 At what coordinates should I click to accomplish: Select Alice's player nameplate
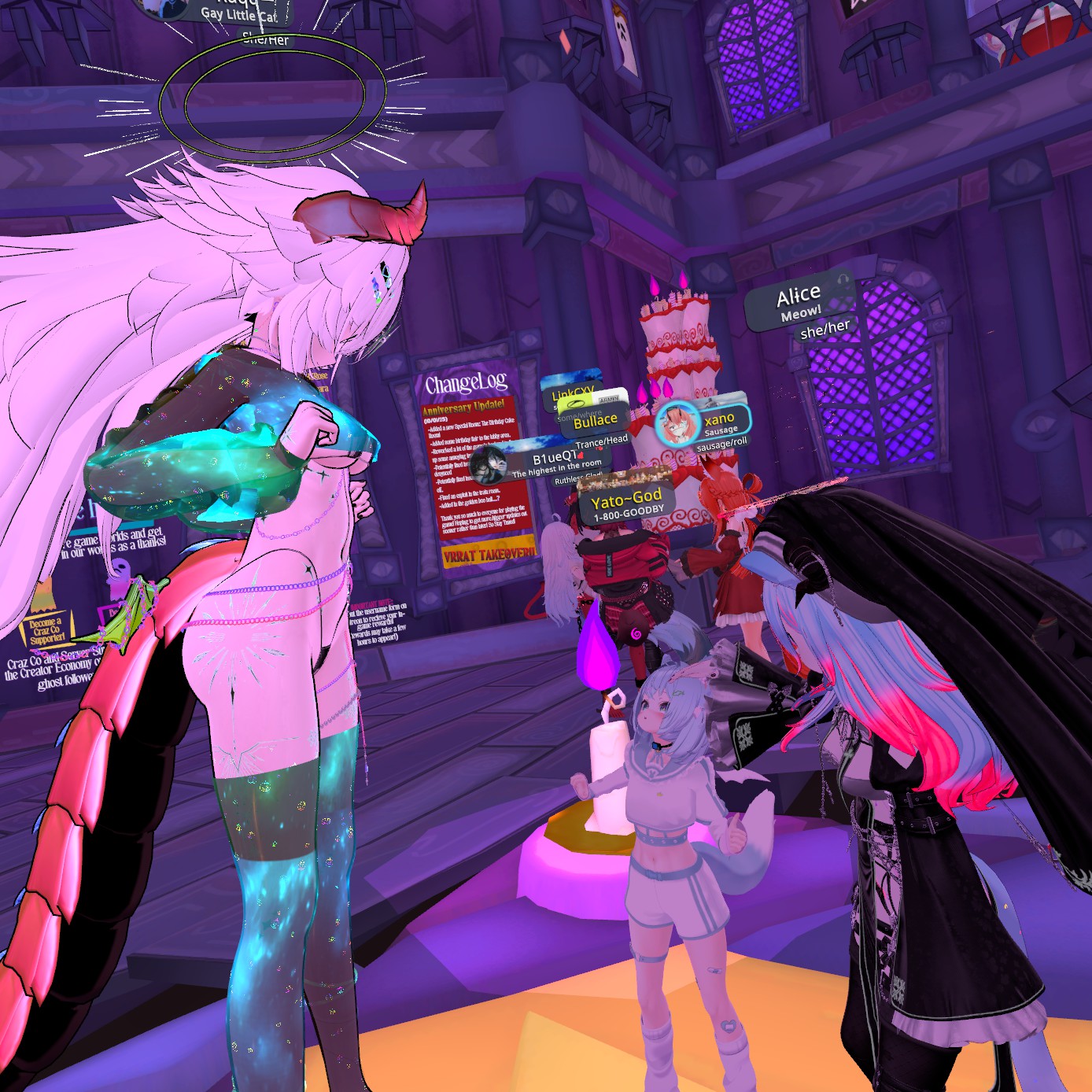pos(799,304)
